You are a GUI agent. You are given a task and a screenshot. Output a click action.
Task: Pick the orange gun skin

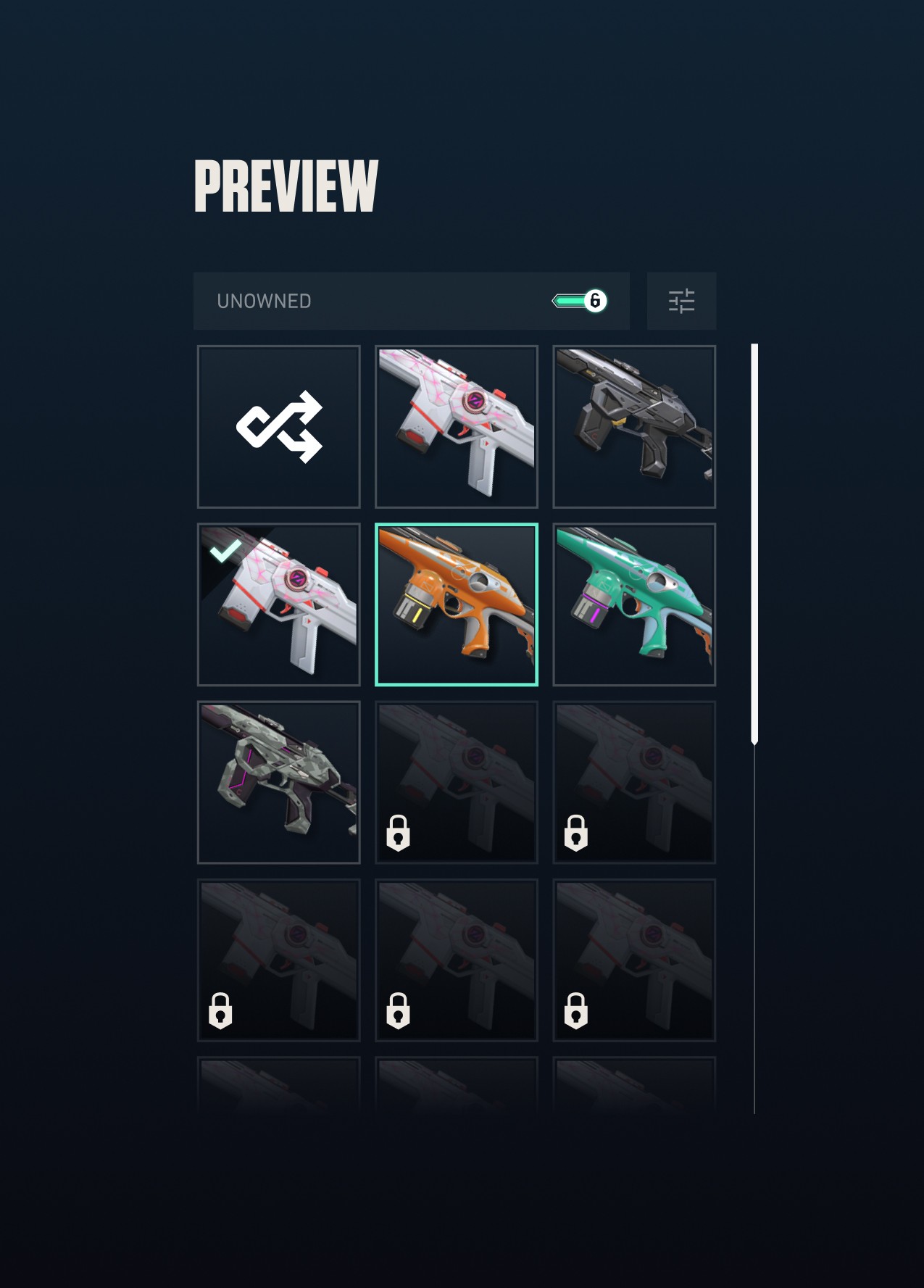pyautogui.click(x=457, y=604)
